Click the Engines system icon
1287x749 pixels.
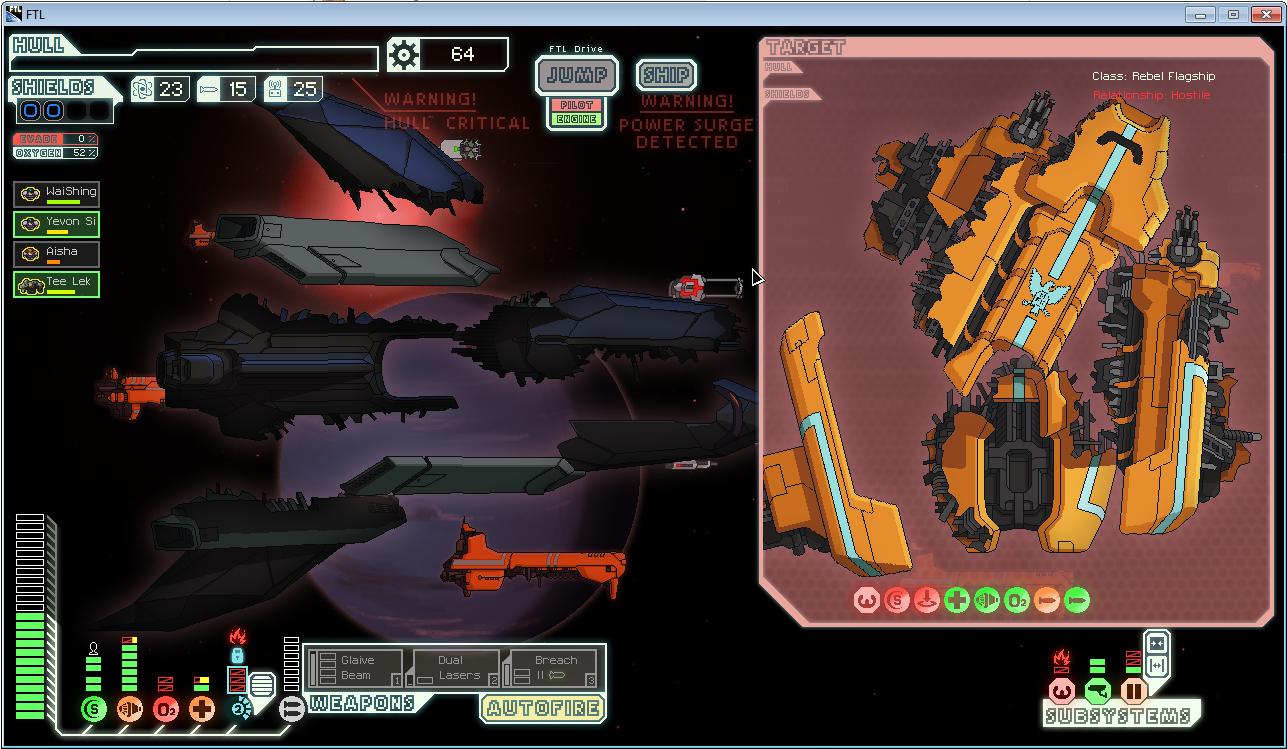130,709
